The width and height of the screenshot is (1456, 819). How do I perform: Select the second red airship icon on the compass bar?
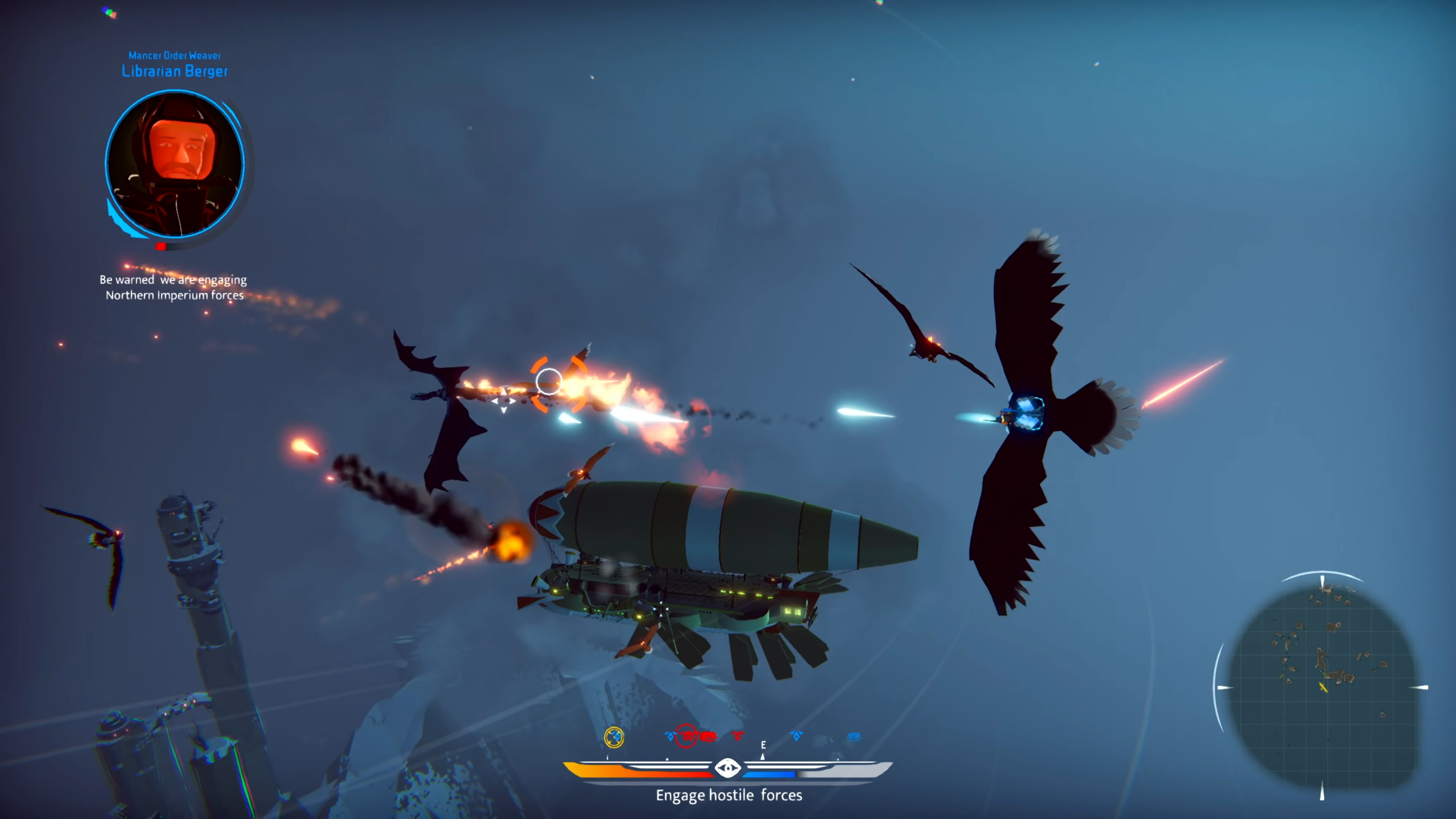click(x=708, y=736)
